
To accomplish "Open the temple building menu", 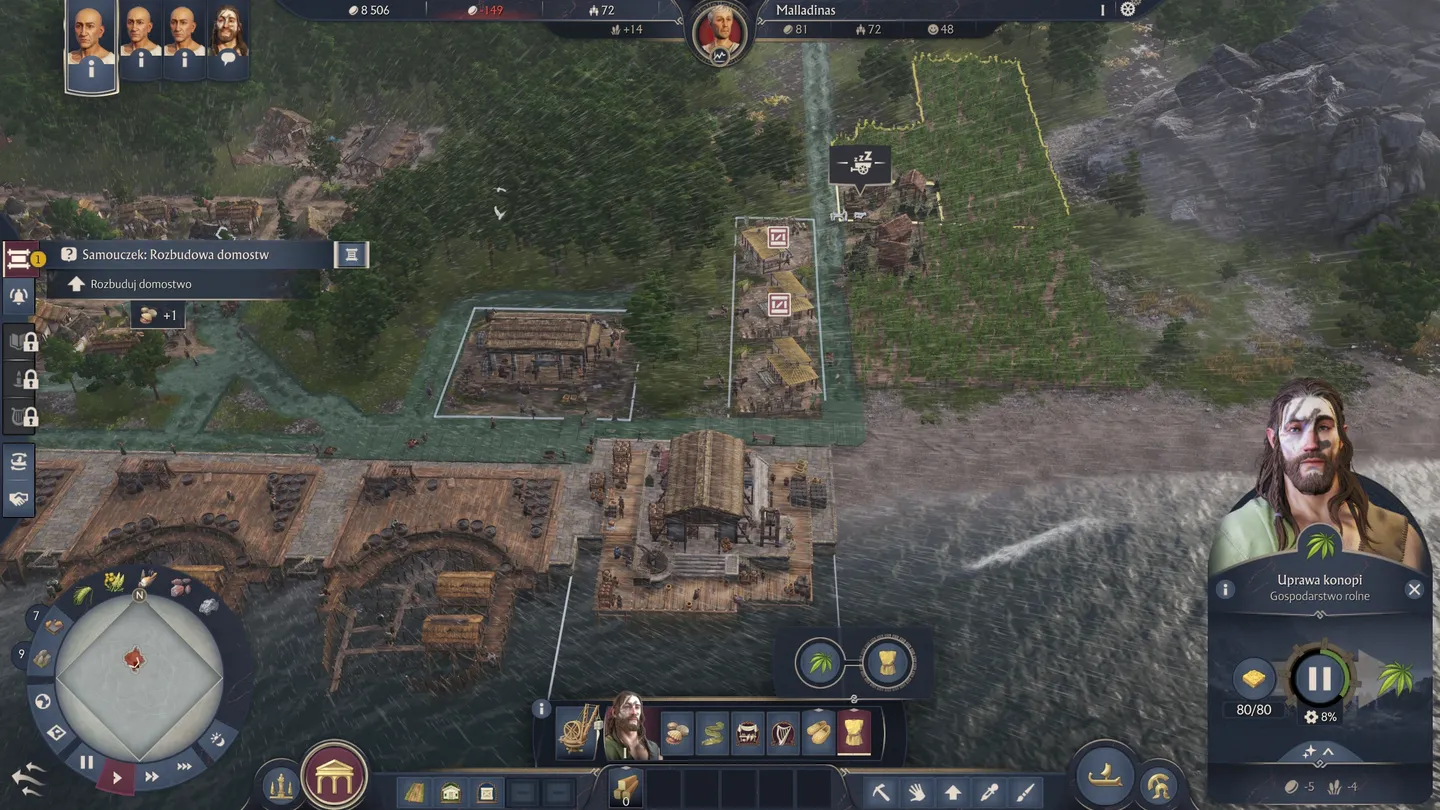I will click(x=334, y=776).
